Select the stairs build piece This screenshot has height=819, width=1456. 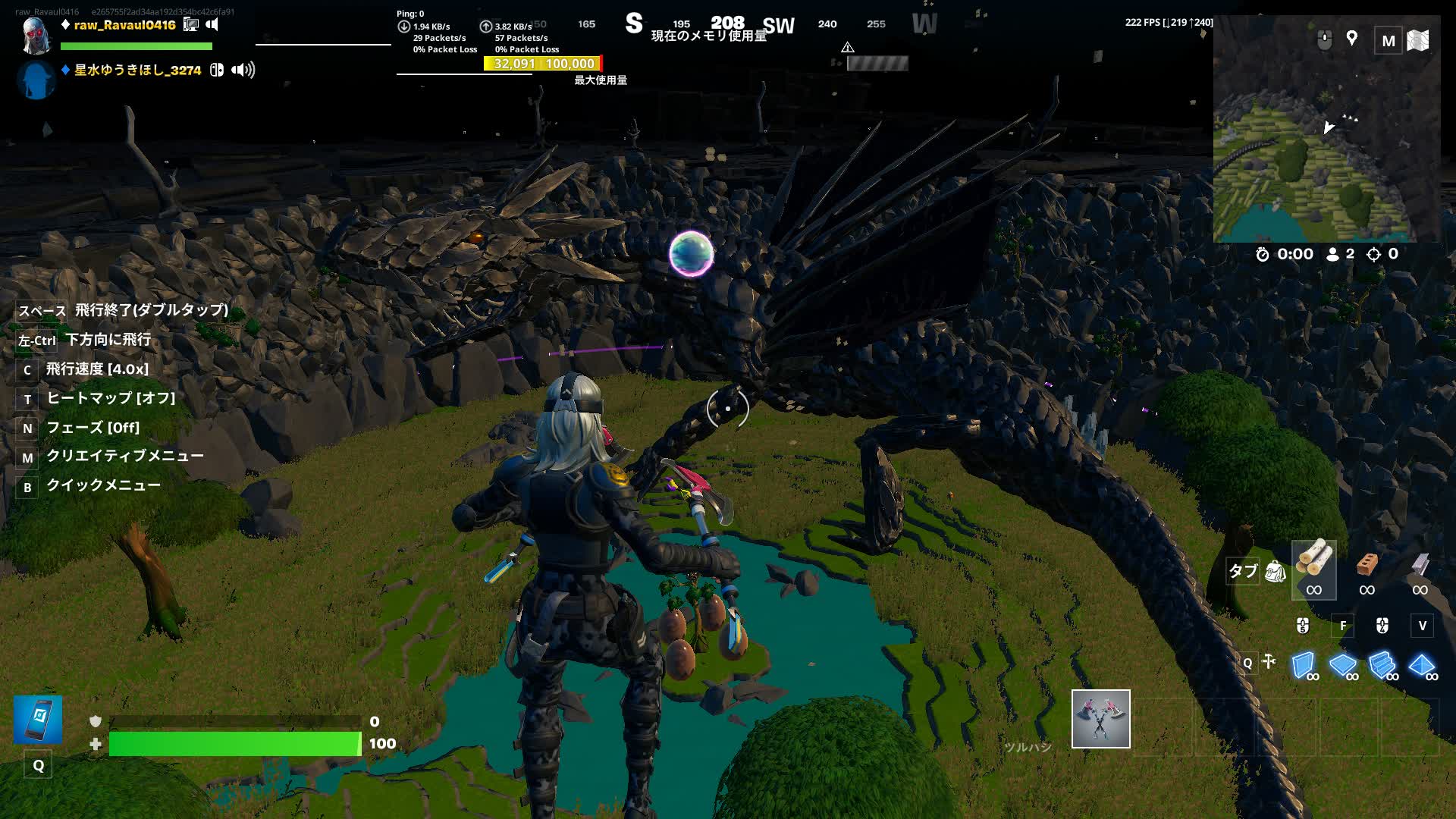(1382, 665)
